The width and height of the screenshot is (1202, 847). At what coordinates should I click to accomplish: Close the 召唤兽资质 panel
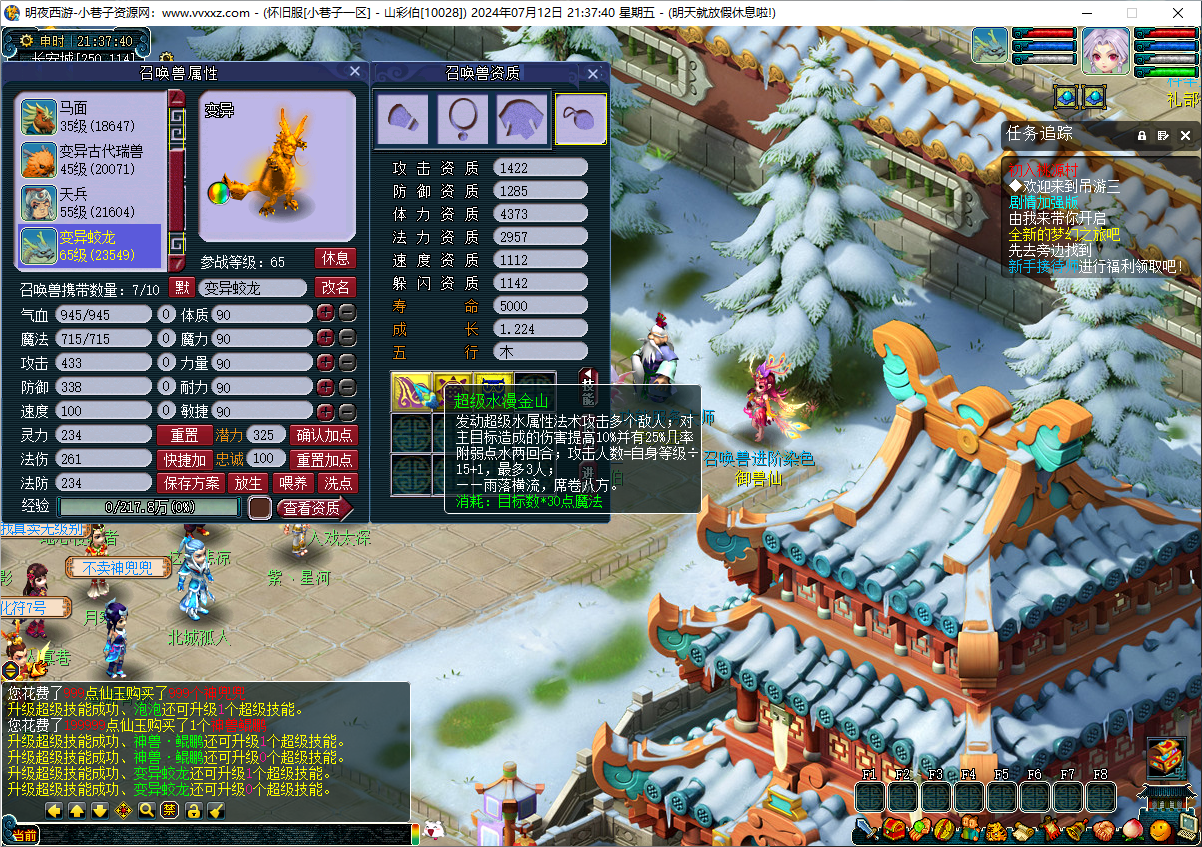593,73
